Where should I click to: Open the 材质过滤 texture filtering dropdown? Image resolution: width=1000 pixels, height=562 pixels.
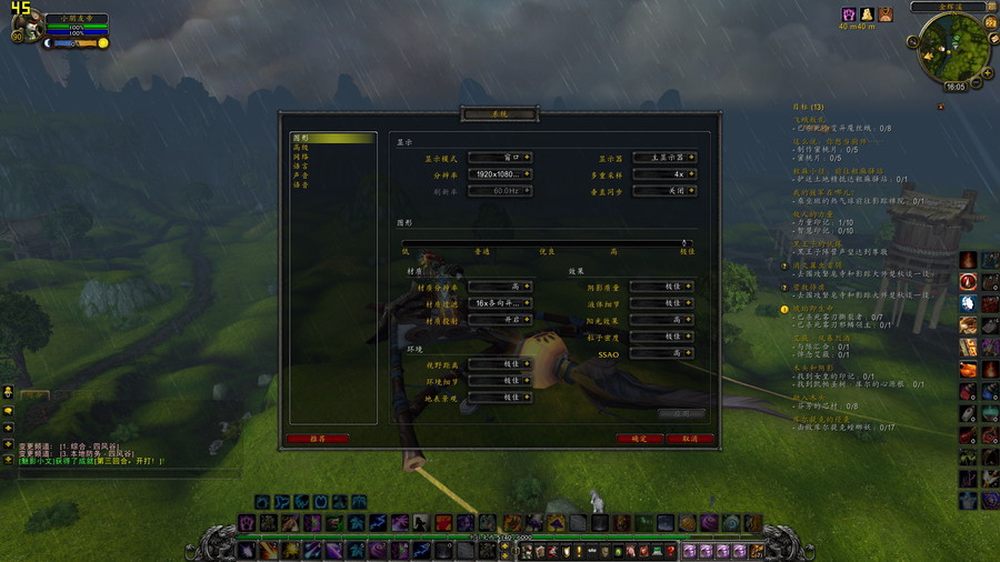pos(500,303)
